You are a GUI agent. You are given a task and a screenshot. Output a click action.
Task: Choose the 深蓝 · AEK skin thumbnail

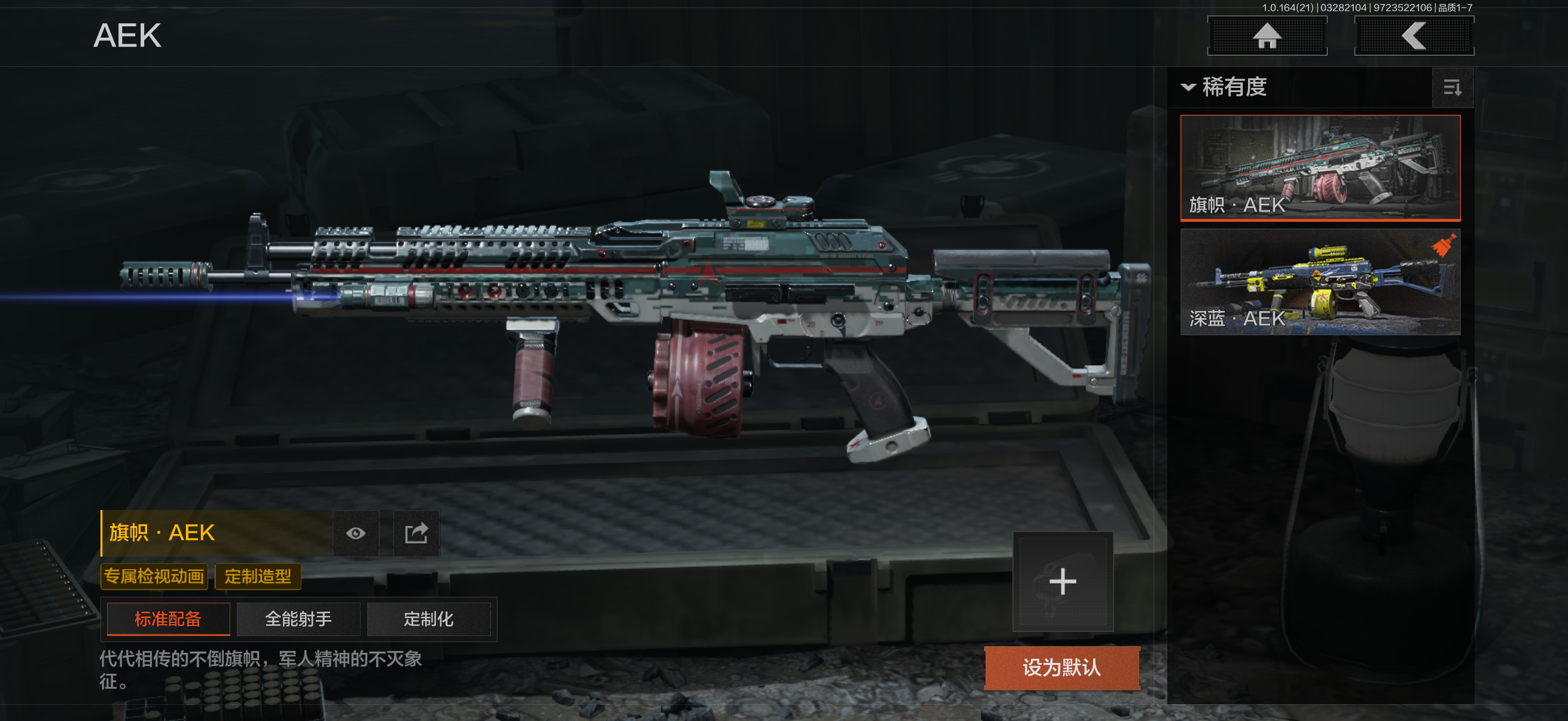point(1320,282)
